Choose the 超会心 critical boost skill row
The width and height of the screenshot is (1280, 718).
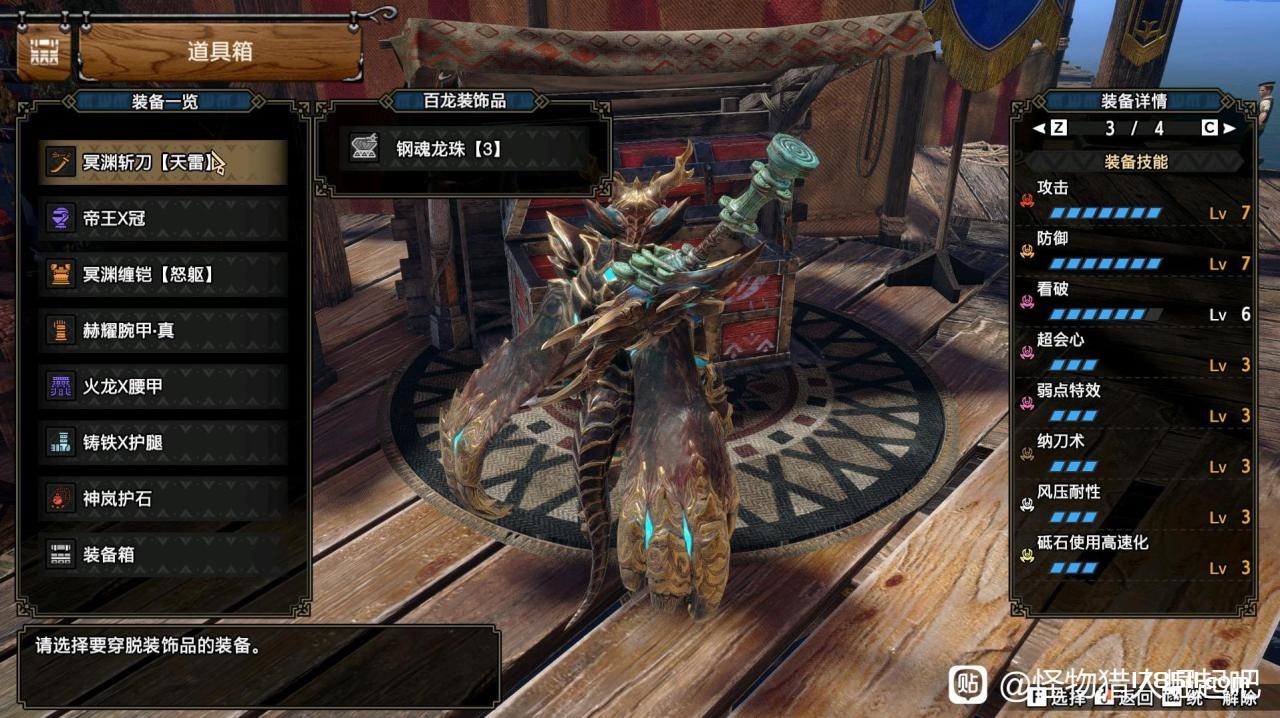[x=1135, y=352]
